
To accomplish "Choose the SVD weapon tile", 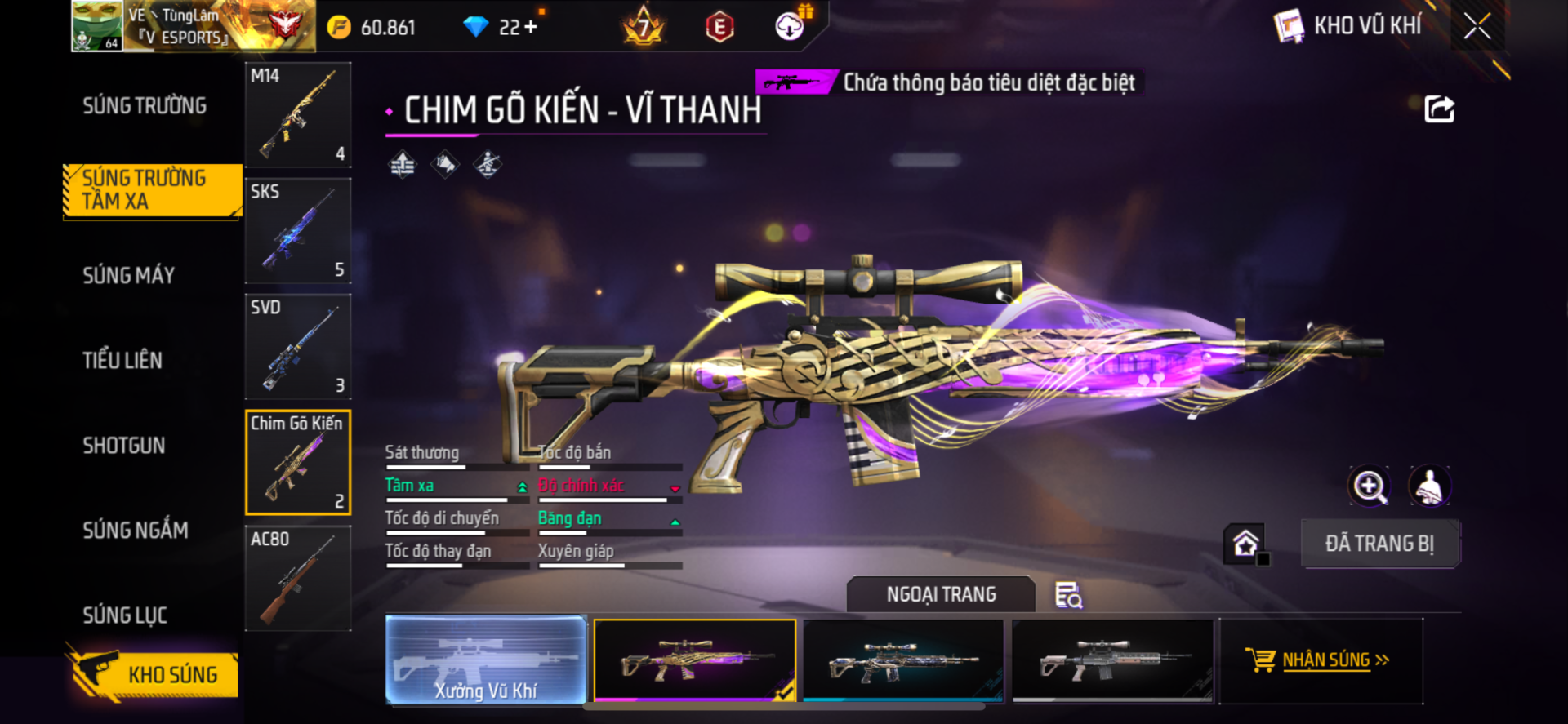I will [x=298, y=347].
